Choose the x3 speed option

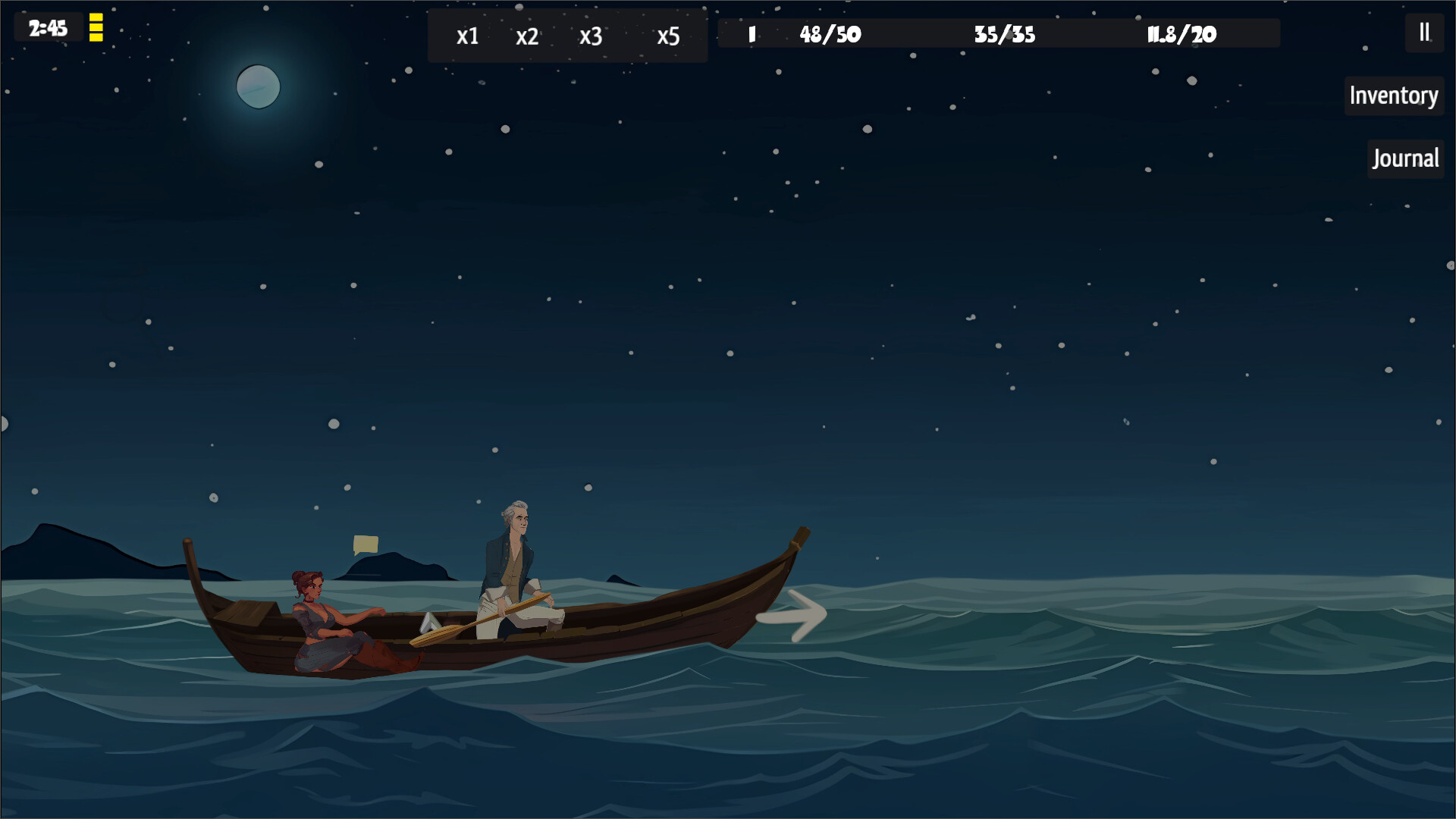pos(591,36)
